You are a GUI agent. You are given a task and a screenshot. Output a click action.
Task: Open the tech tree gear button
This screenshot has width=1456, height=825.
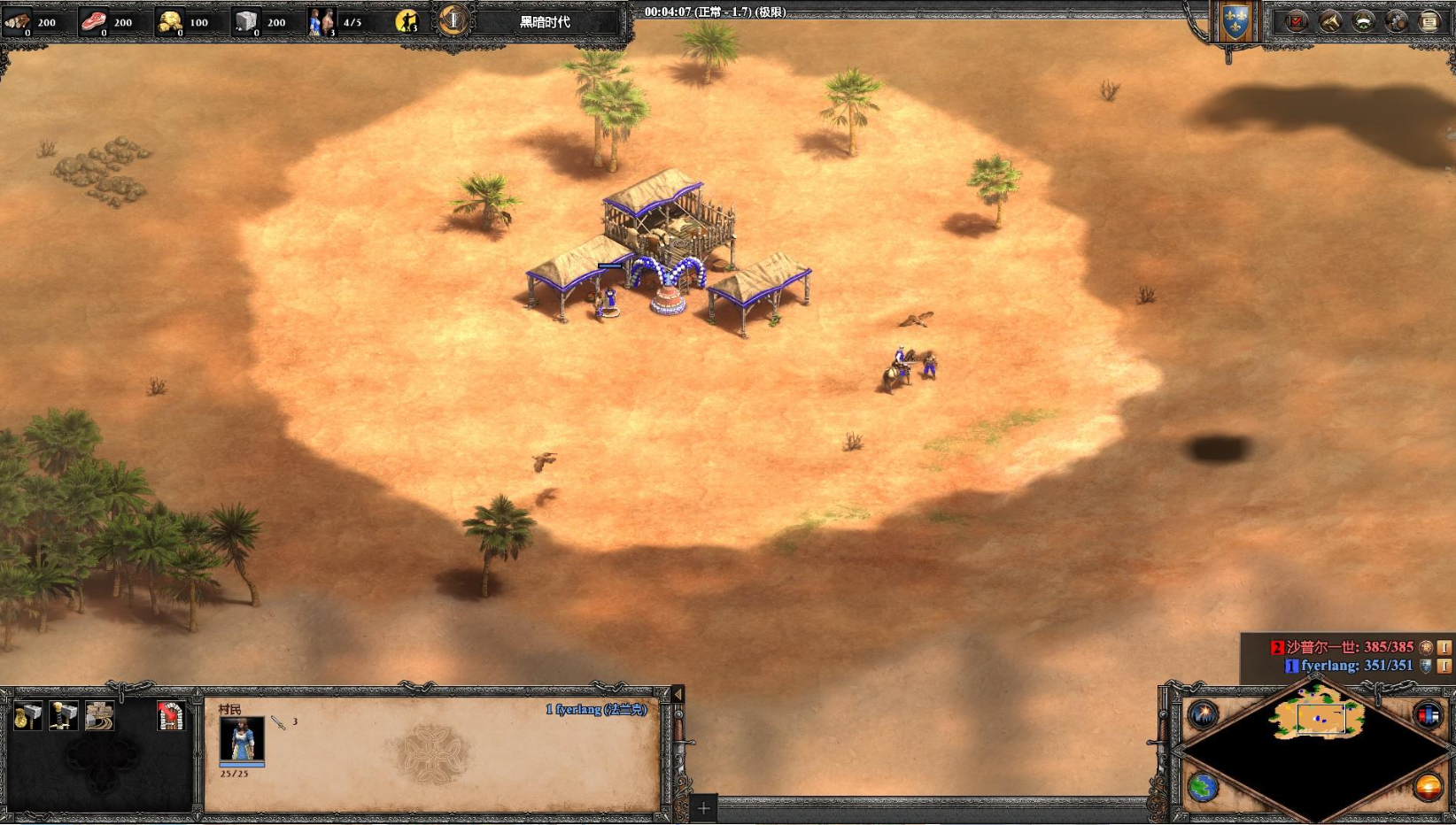pyautogui.click(x=1397, y=21)
